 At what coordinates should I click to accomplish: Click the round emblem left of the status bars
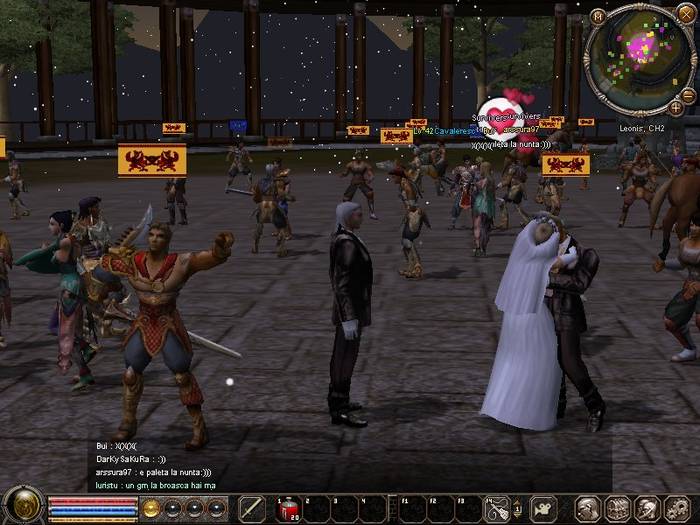[x=22, y=505]
